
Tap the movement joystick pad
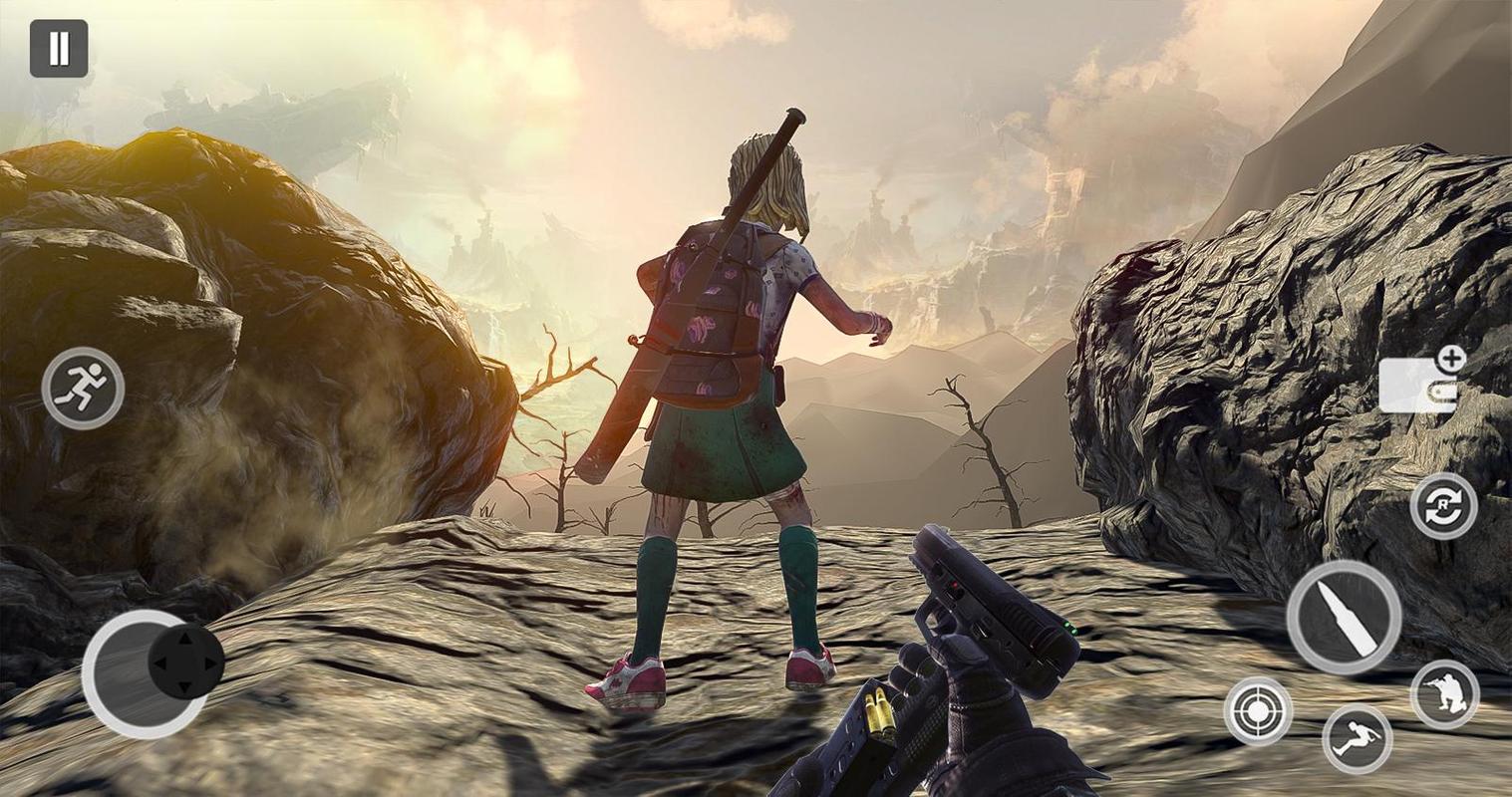tap(185, 663)
